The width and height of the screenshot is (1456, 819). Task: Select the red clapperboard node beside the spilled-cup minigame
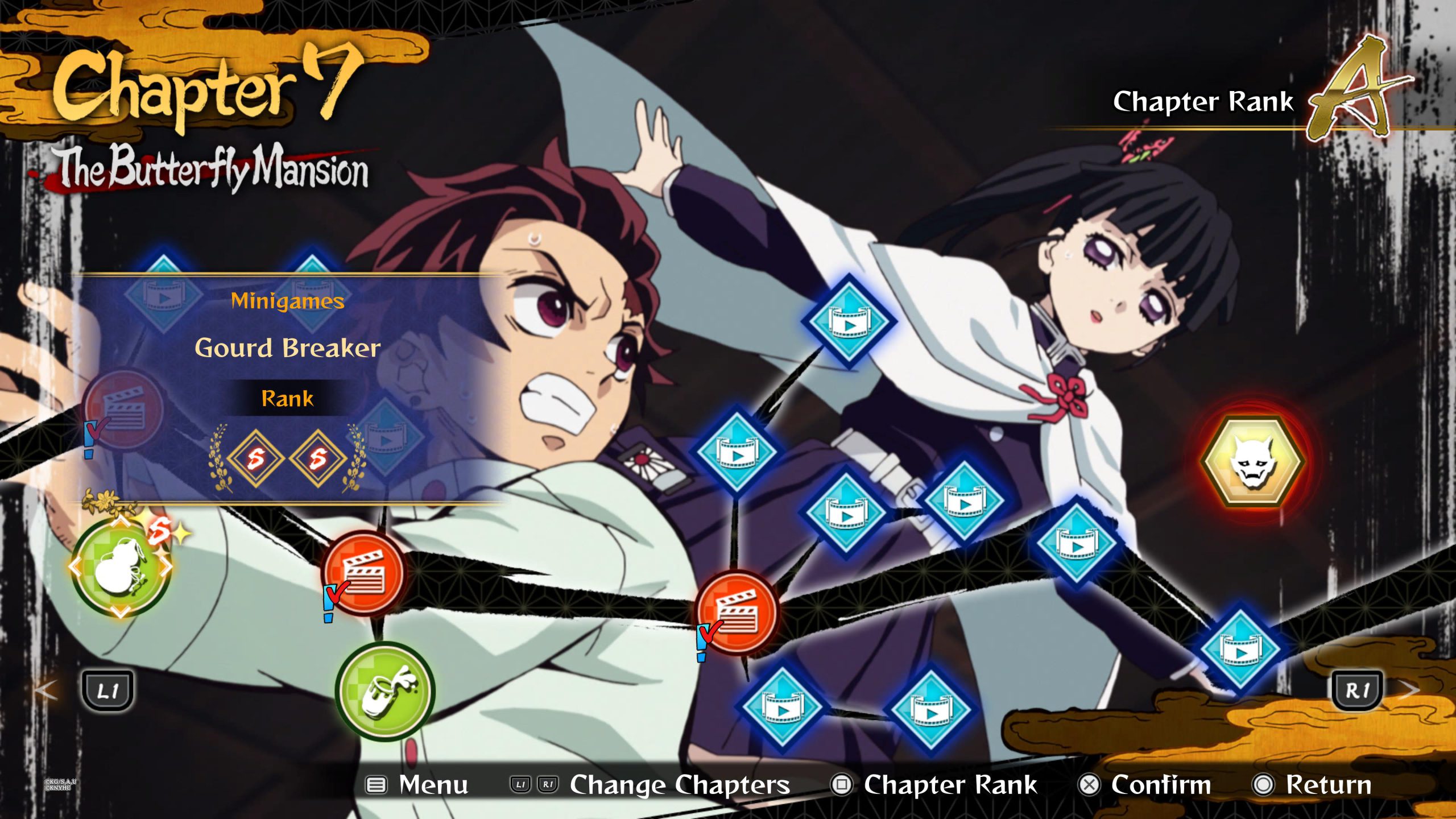coord(364,573)
